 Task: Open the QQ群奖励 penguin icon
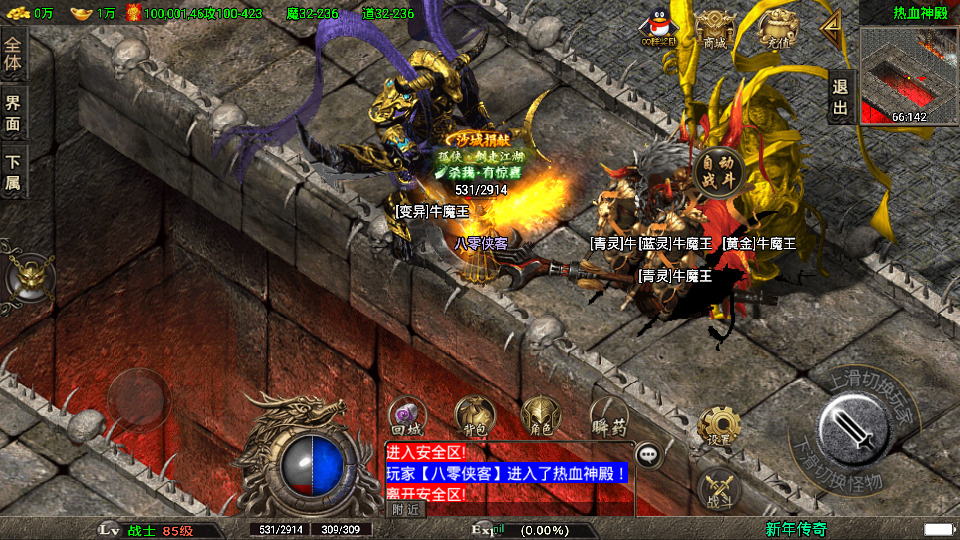point(659,30)
